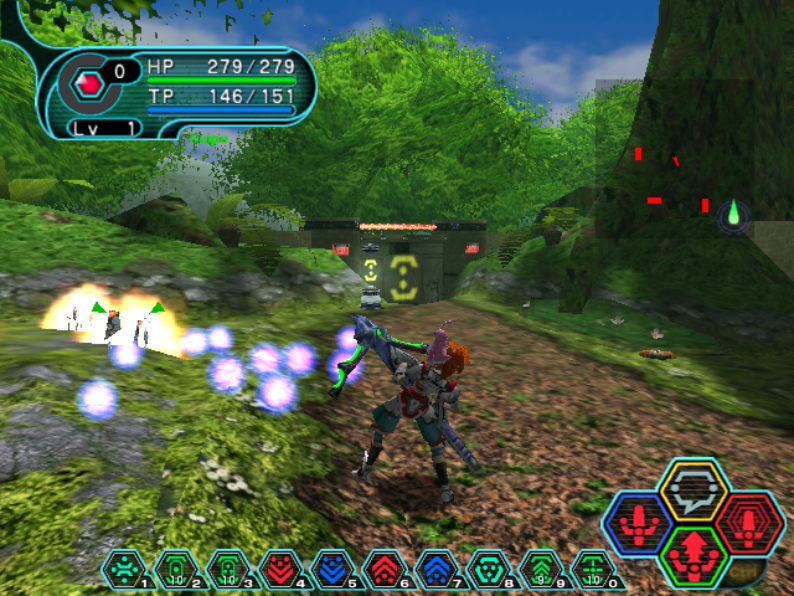Viewport: 794px width, 596px height.
Task: Cast the blue down-chevron technique
Action: point(330,569)
